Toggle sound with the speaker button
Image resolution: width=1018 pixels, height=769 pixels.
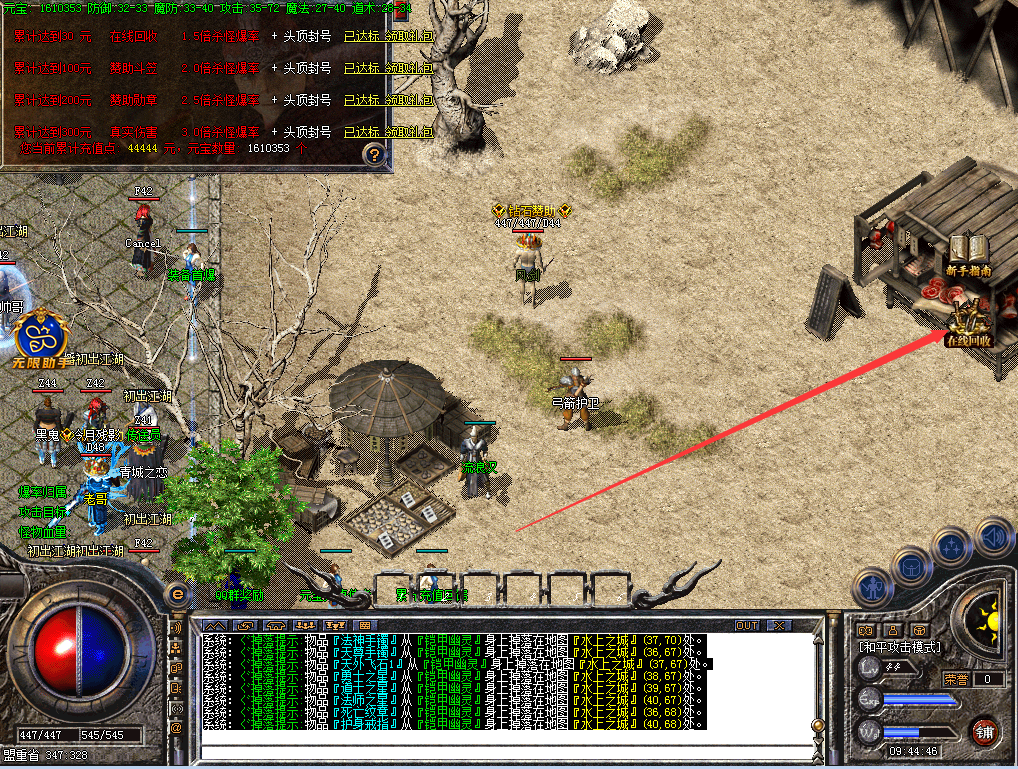(x=992, y=538)
